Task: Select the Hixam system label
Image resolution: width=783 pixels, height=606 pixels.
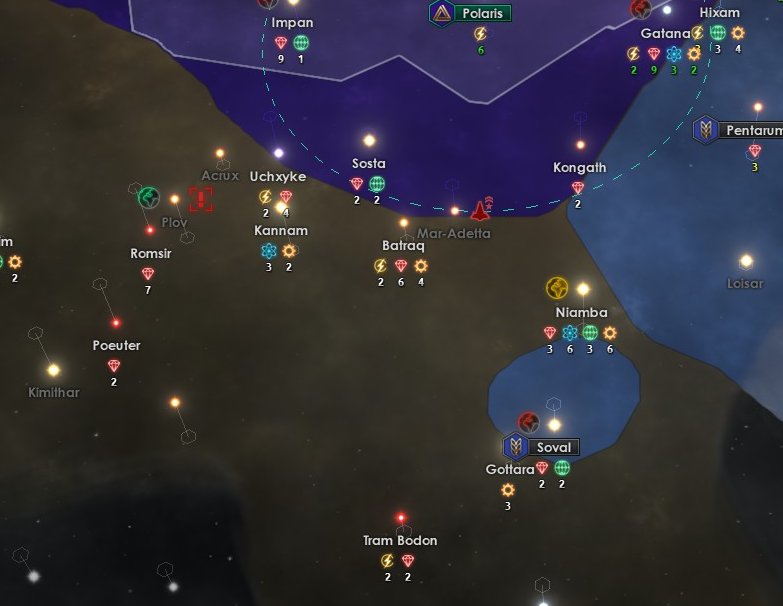Action: [720, 13]
